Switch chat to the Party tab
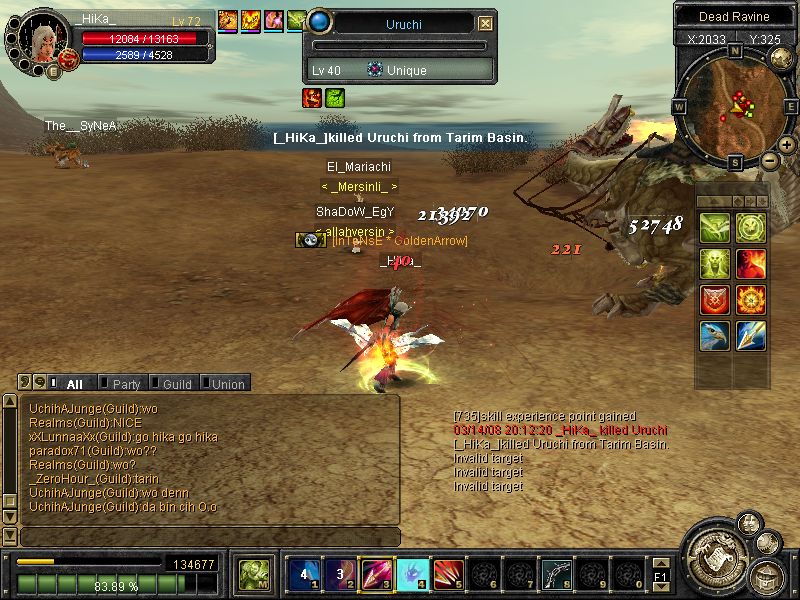Viewport: 800px width, 600px height. (126, 384)
